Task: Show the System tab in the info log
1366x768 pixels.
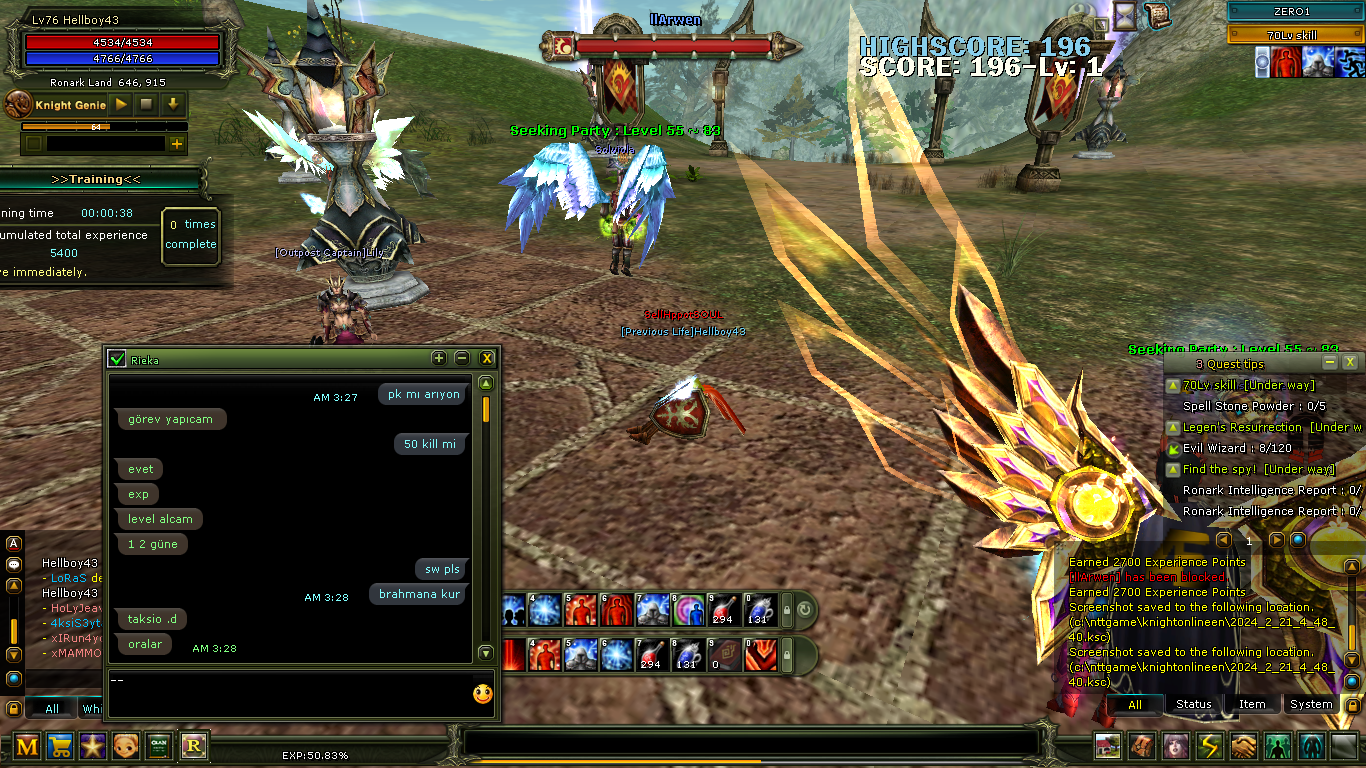Action: pyautogui.click(x=1310, y=704)
